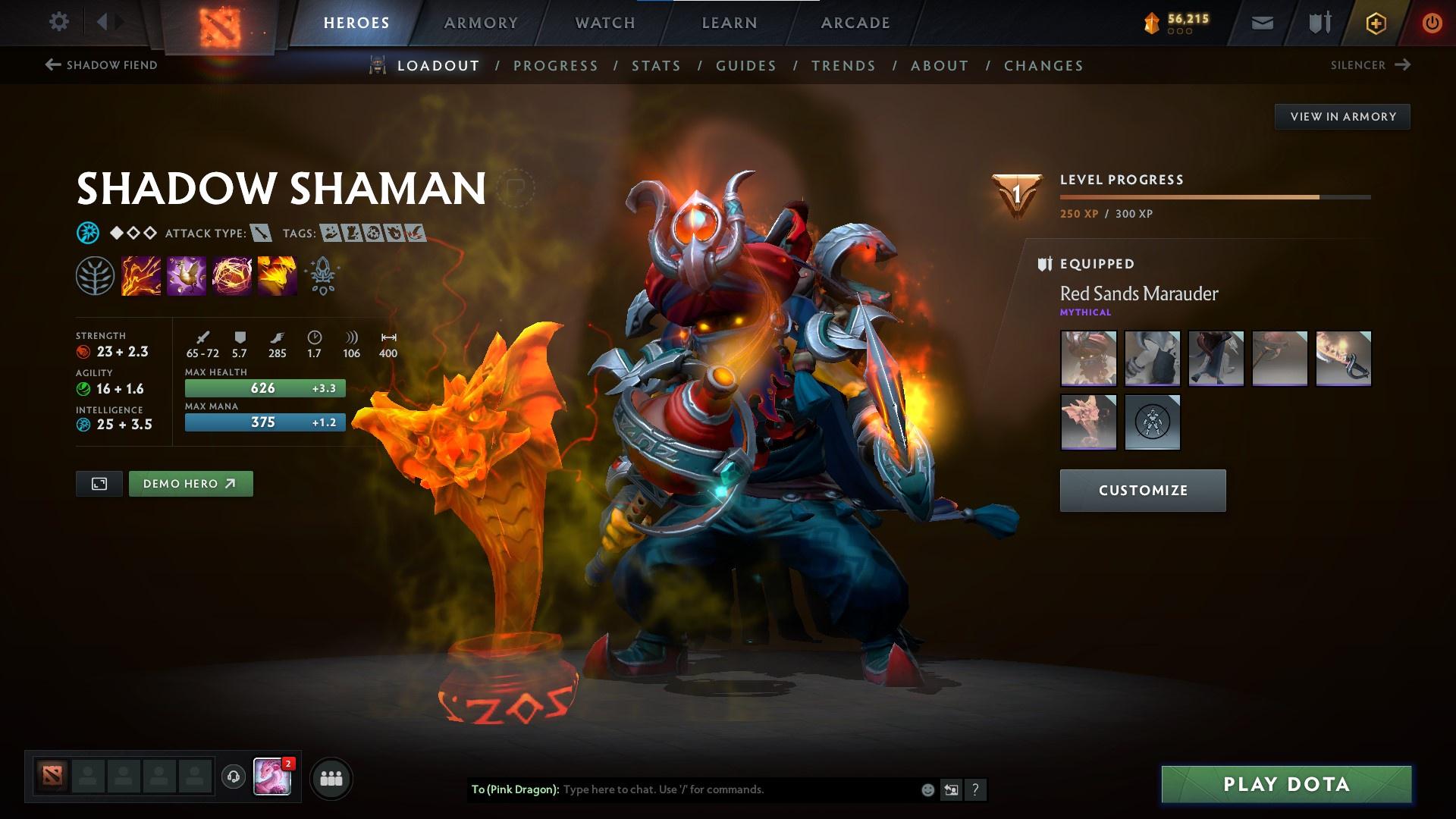Click VIEW IN ARMORY
Viewport: 1456px width, 819px height.
tap(1342, 116)
